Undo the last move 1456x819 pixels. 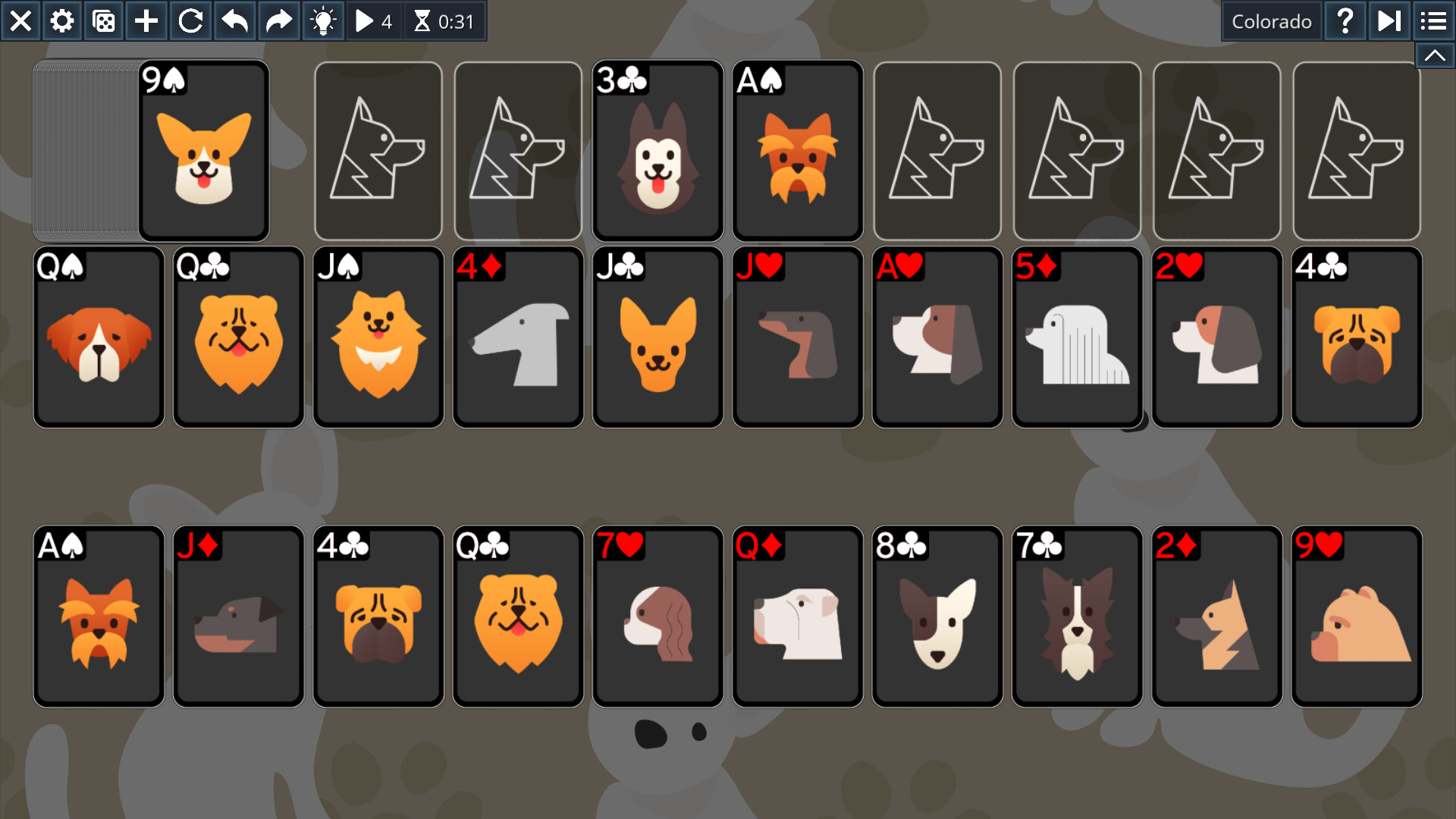[x=234, y=20]
